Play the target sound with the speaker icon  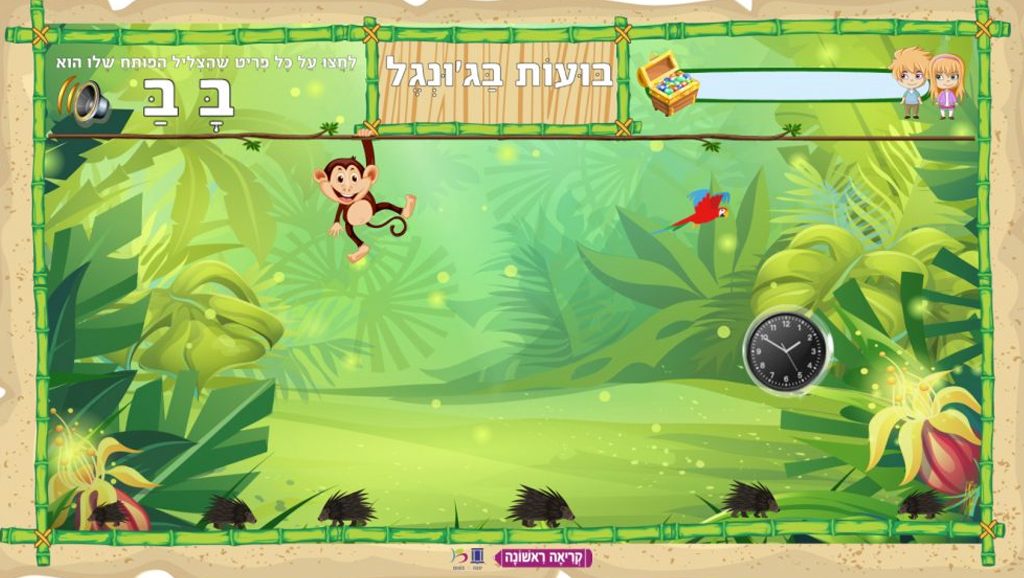click(x=85, y=101)
